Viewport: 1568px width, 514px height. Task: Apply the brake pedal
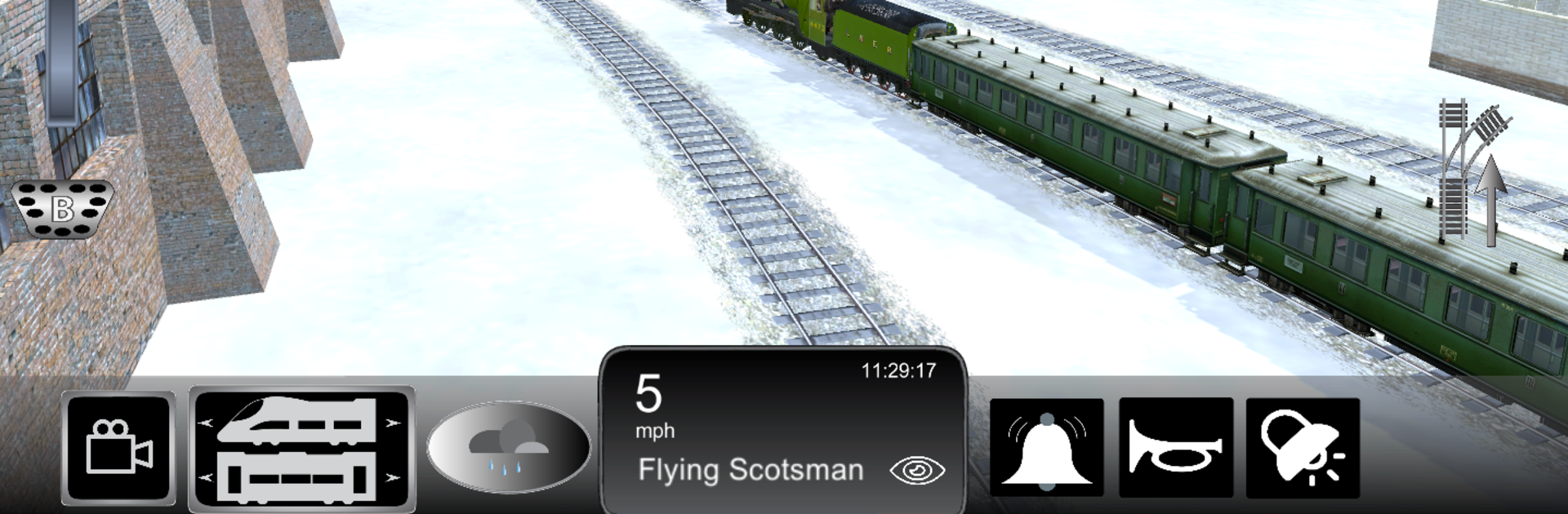pyautogui.click(x=62, y=209)
